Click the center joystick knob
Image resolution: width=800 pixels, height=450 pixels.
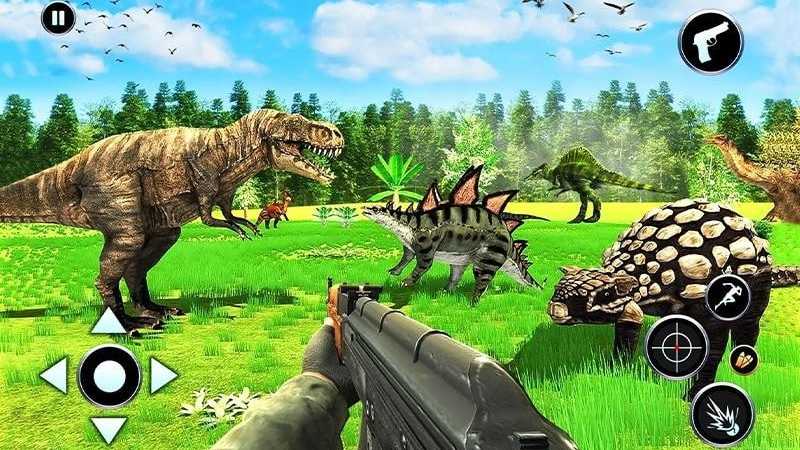(x=109, y=375)
